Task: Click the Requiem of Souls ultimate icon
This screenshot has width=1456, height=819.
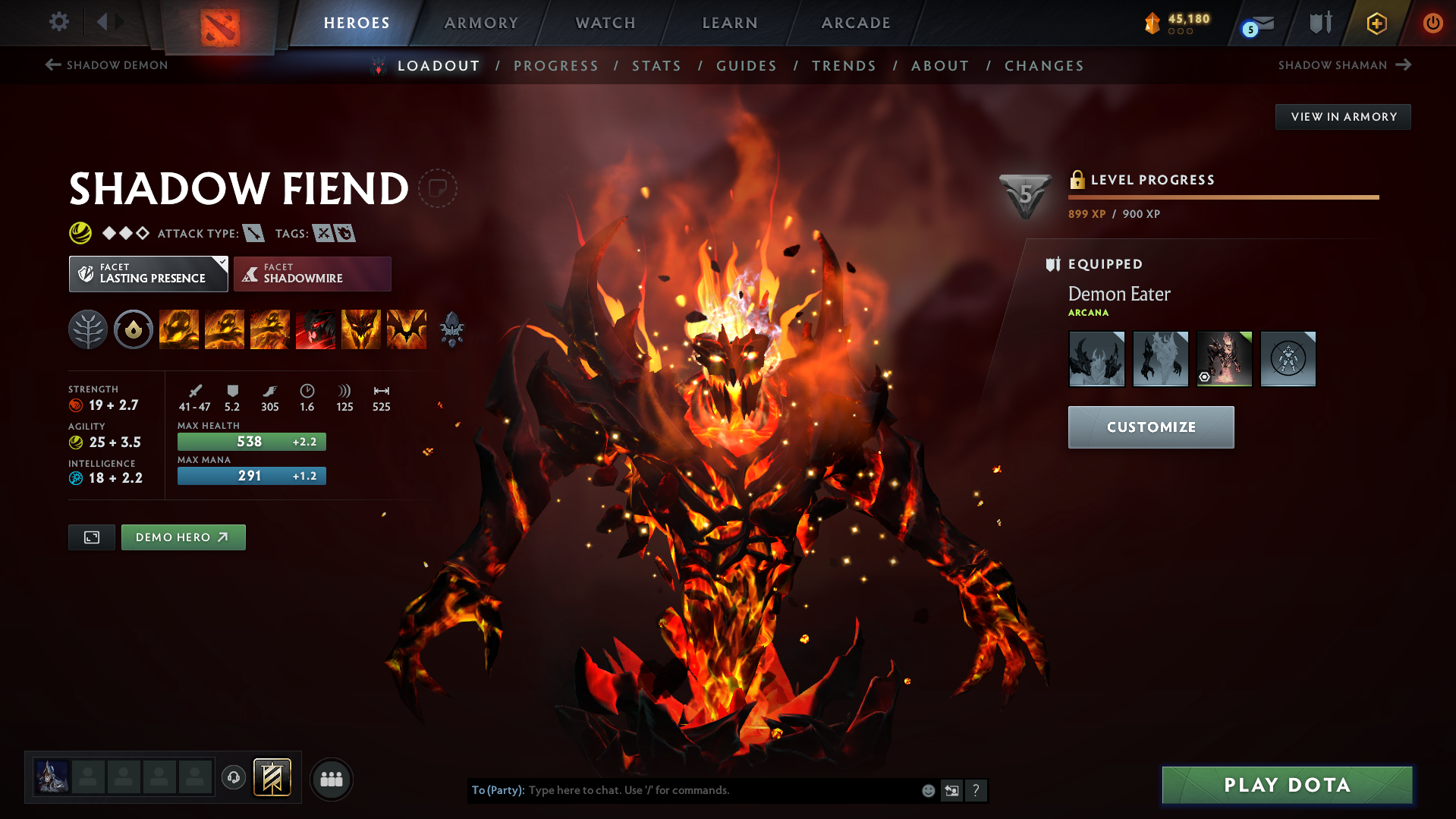Action: [x=407, y=329]
